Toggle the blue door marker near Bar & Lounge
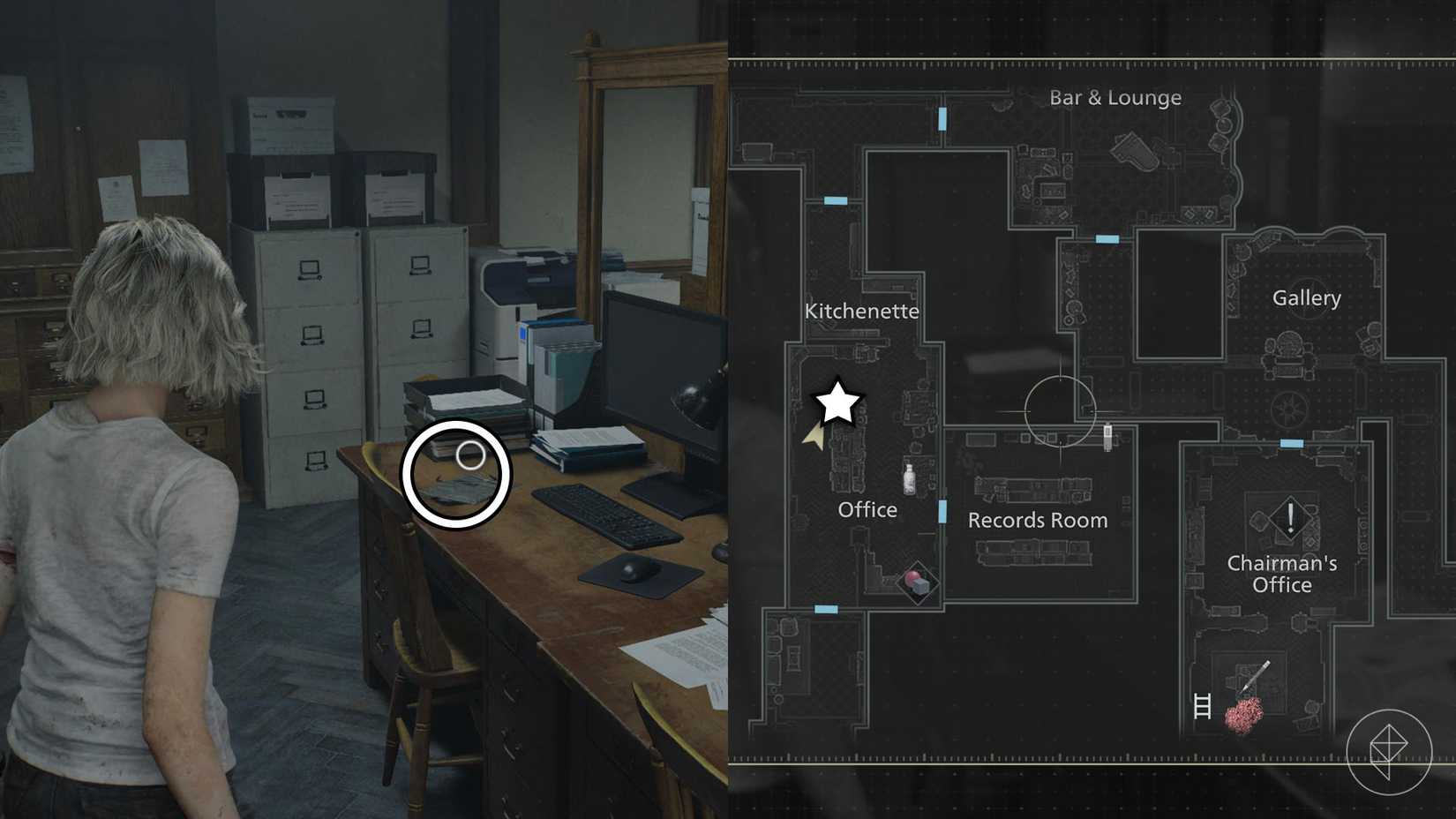This screenshot has height=819, width=1456. (942, 117)
